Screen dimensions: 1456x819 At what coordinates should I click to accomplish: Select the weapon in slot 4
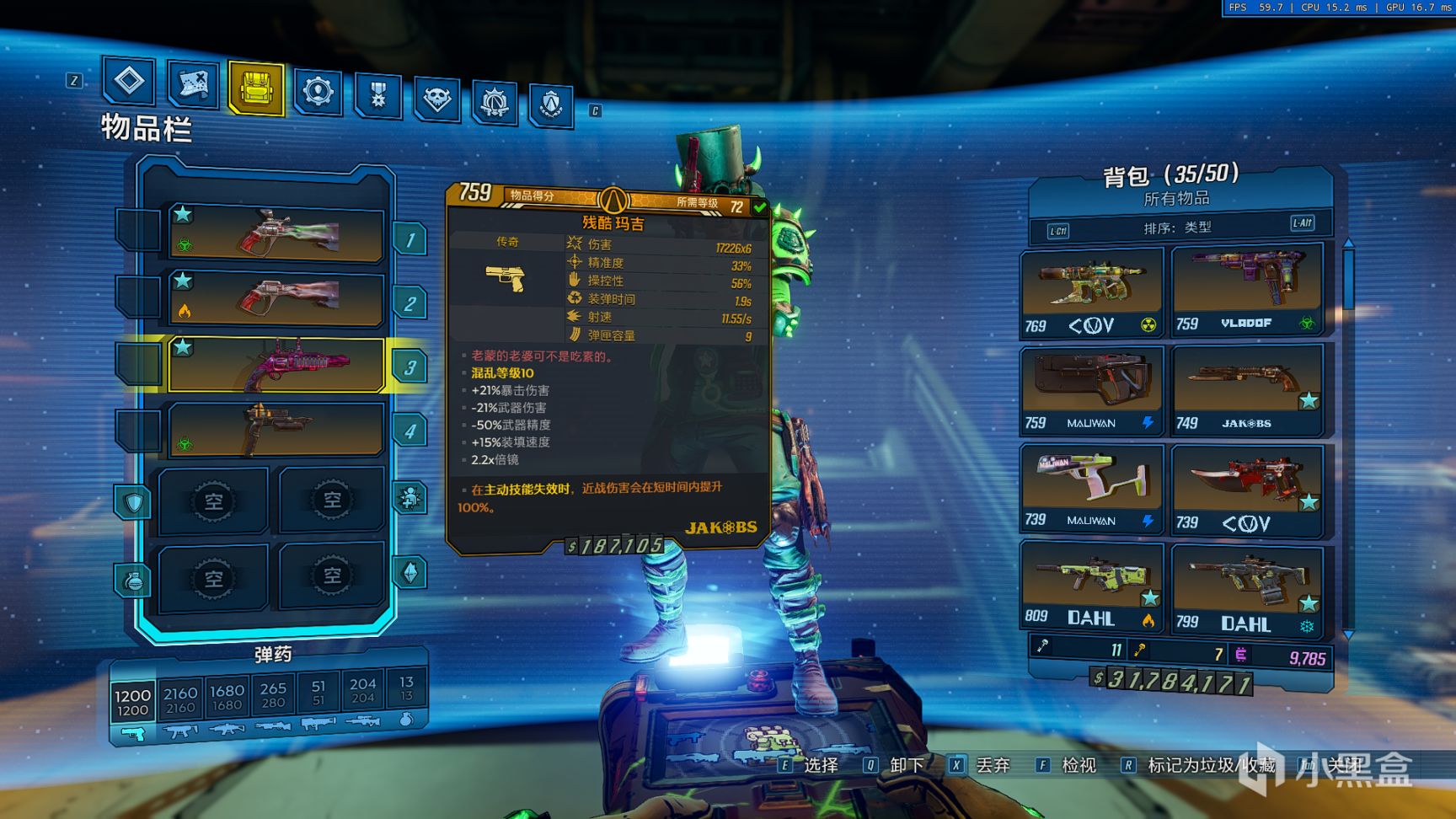pyautogui.click(x=276, y=430)
